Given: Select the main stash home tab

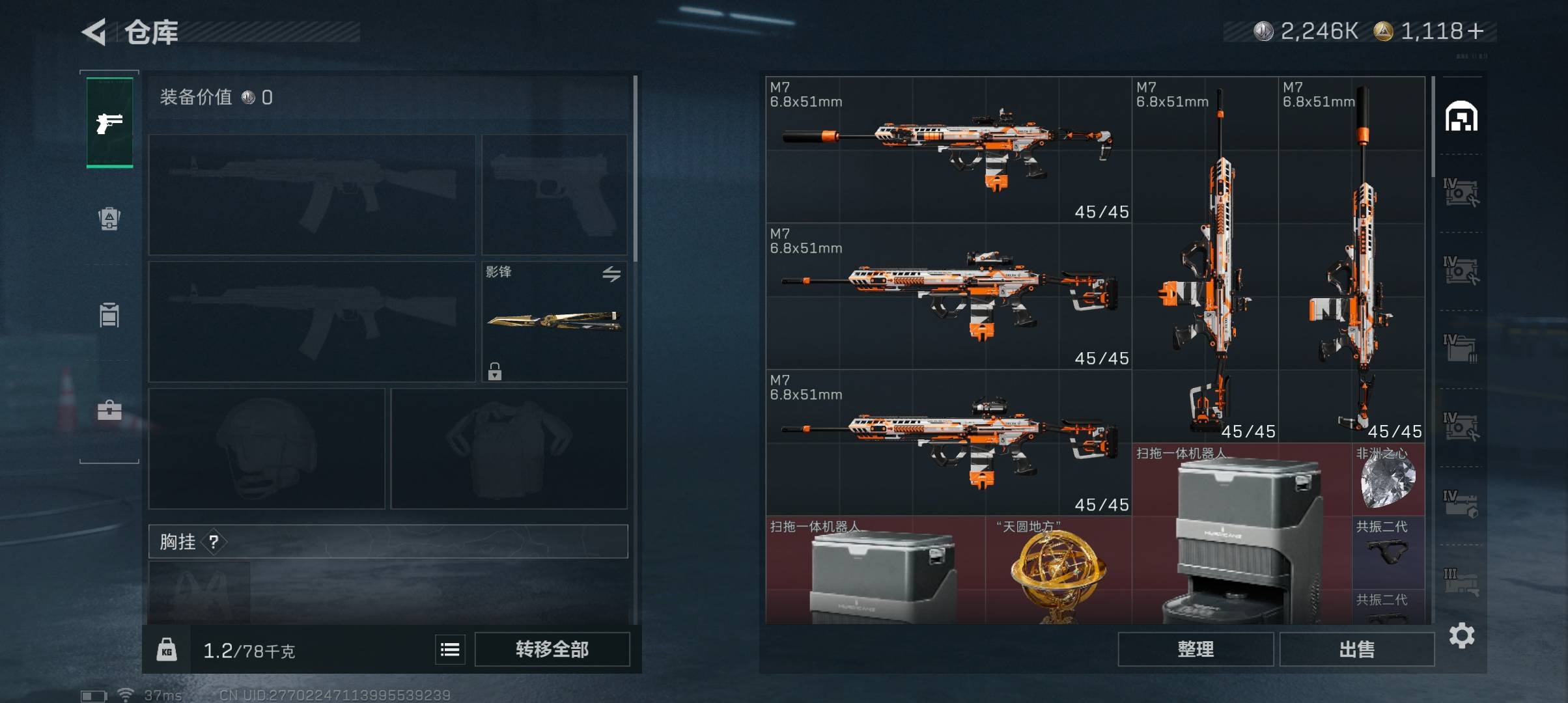Looking at the screenshot, I should coord(1461,117).
